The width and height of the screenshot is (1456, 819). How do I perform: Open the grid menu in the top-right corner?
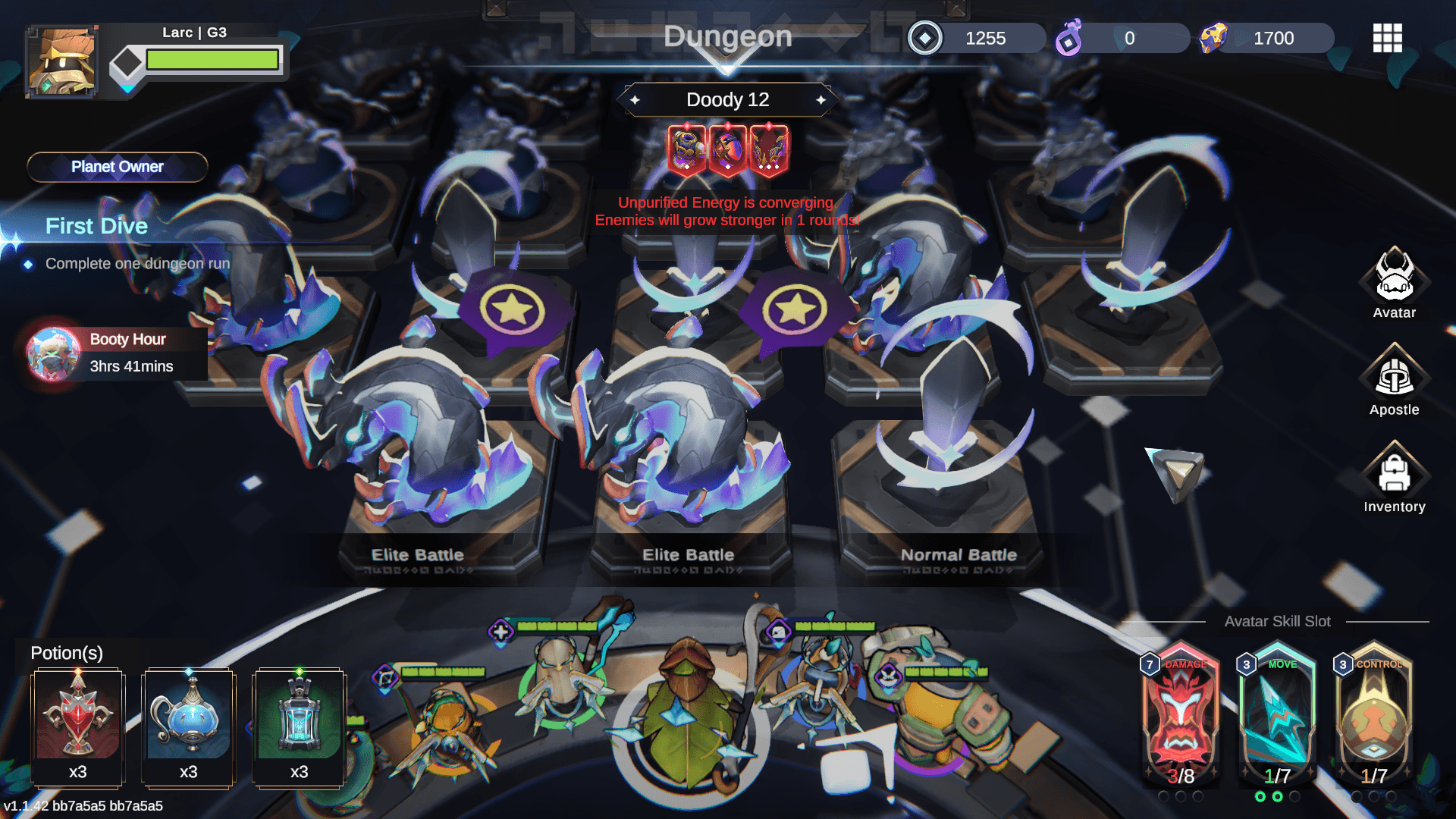pos(1387,38)
